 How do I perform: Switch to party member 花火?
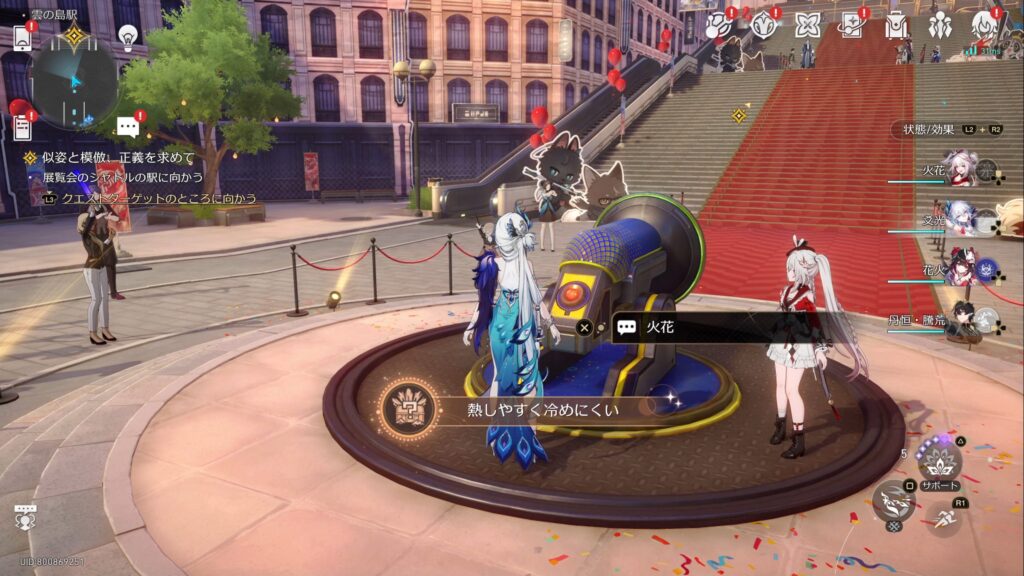click(962, 268)
